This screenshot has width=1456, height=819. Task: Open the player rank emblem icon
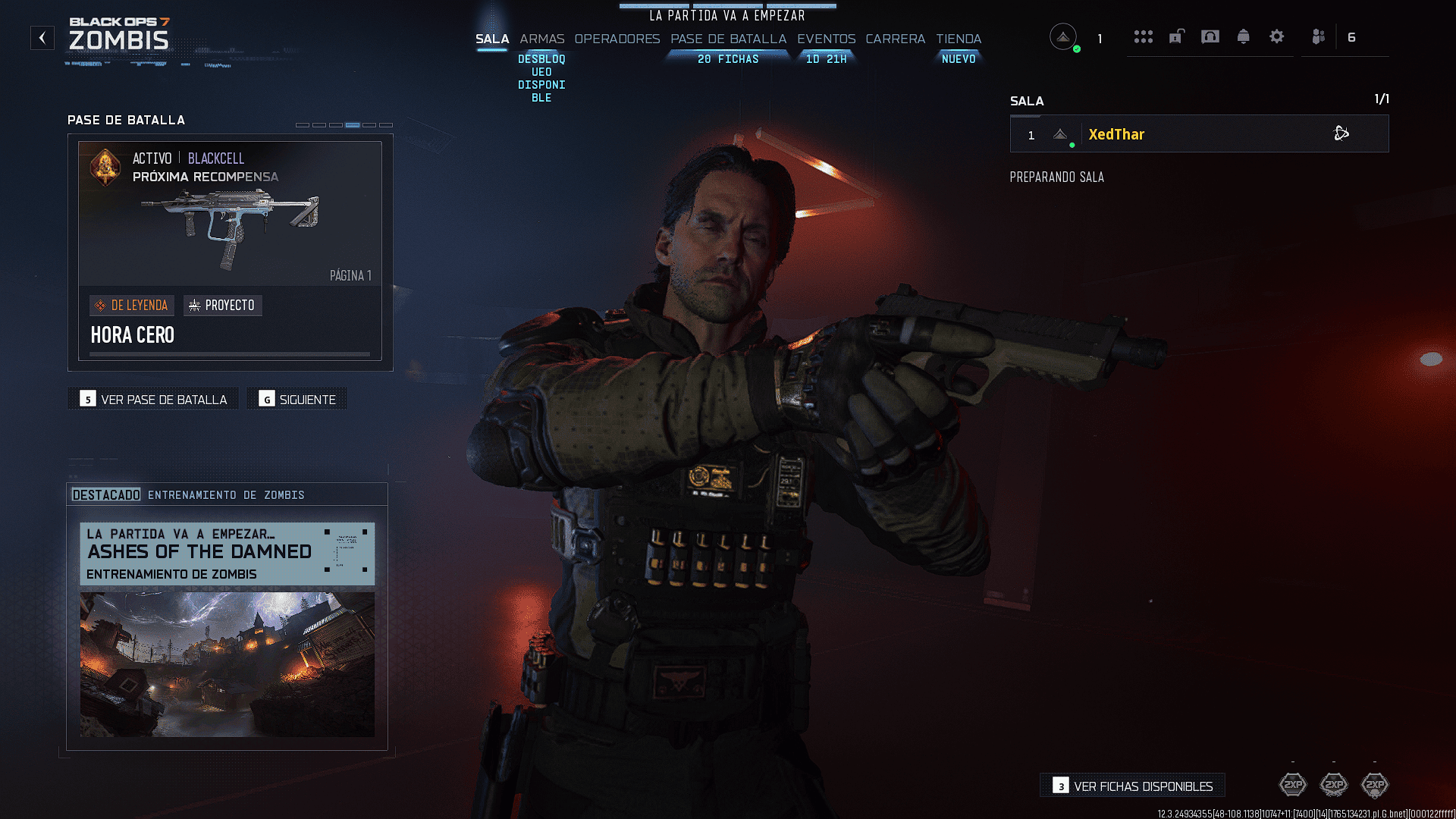tap(1063, 36)
